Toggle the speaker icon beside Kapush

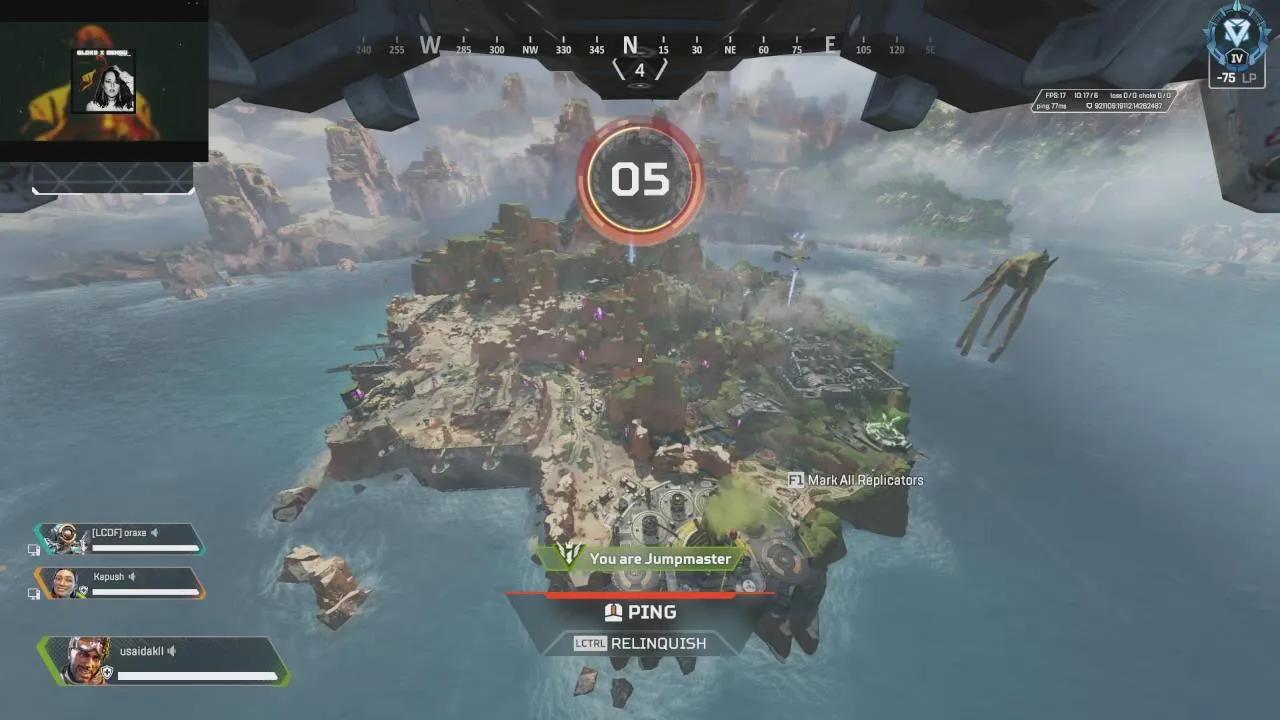click(x=132, y=577)
